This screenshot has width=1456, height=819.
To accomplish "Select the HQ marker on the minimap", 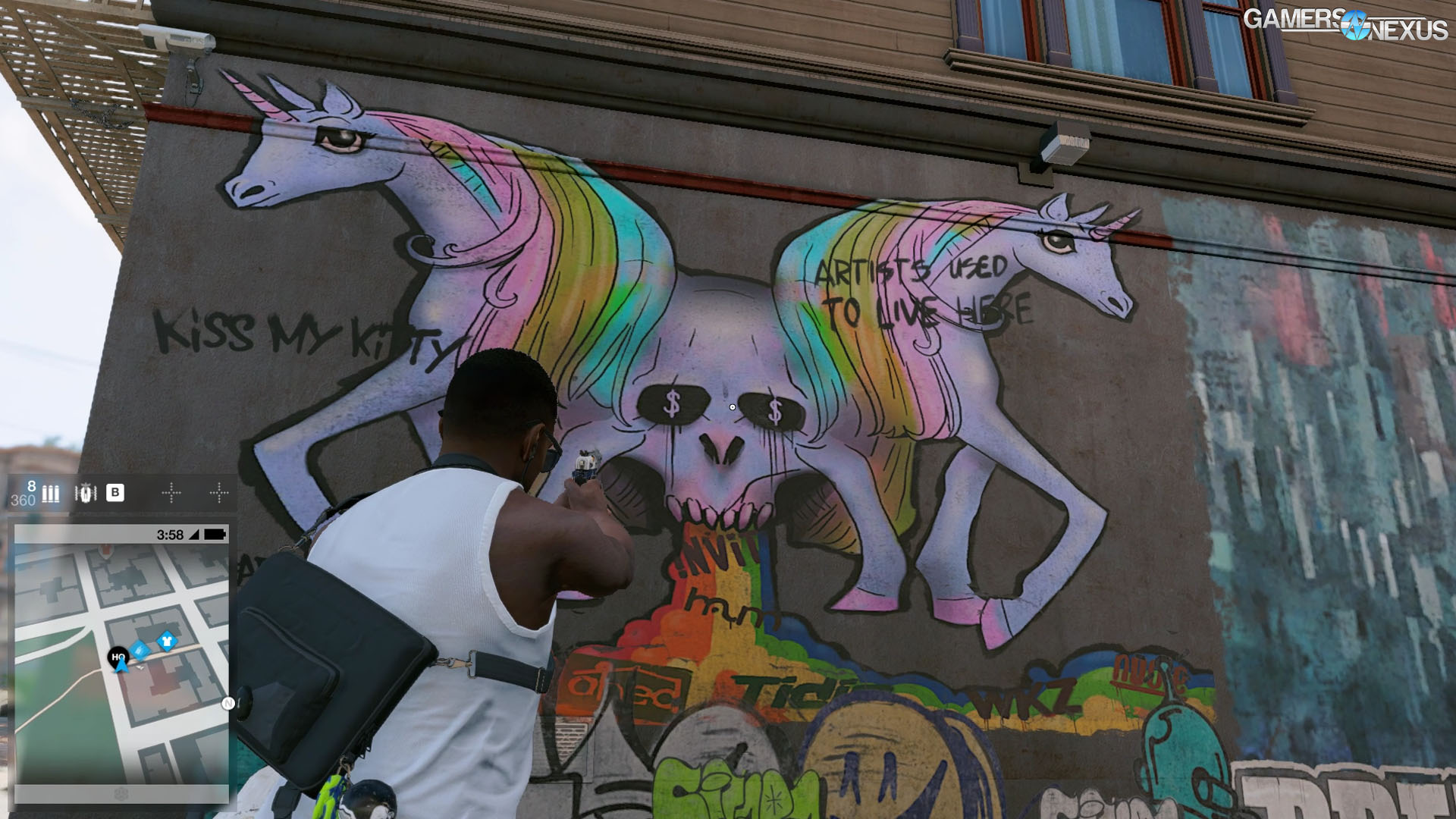I will [x=118, y=655].
